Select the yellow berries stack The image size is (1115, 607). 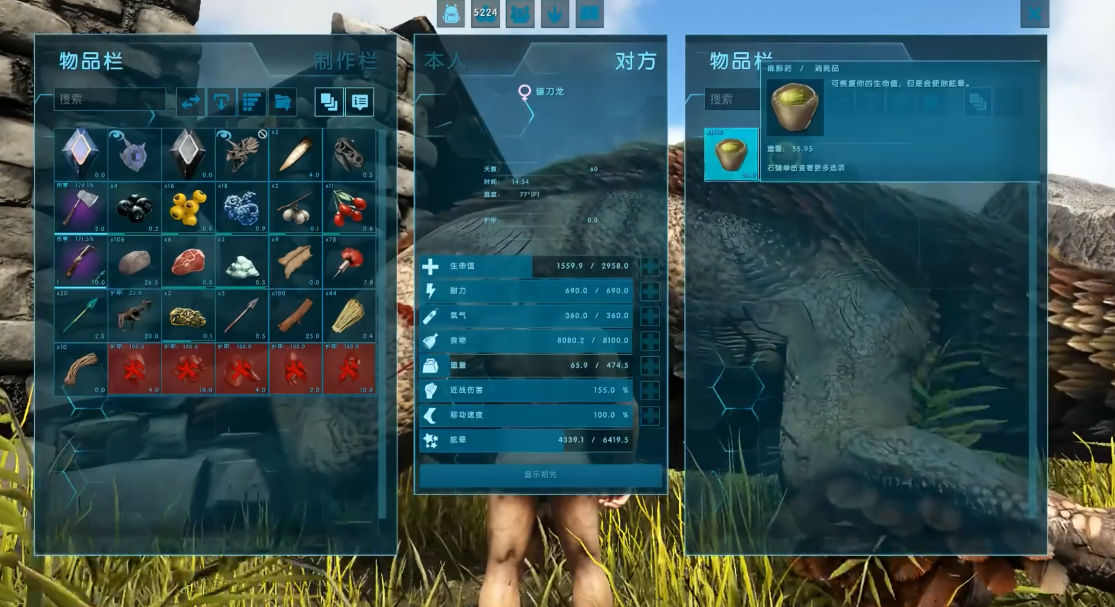click(x=188, y=208)
